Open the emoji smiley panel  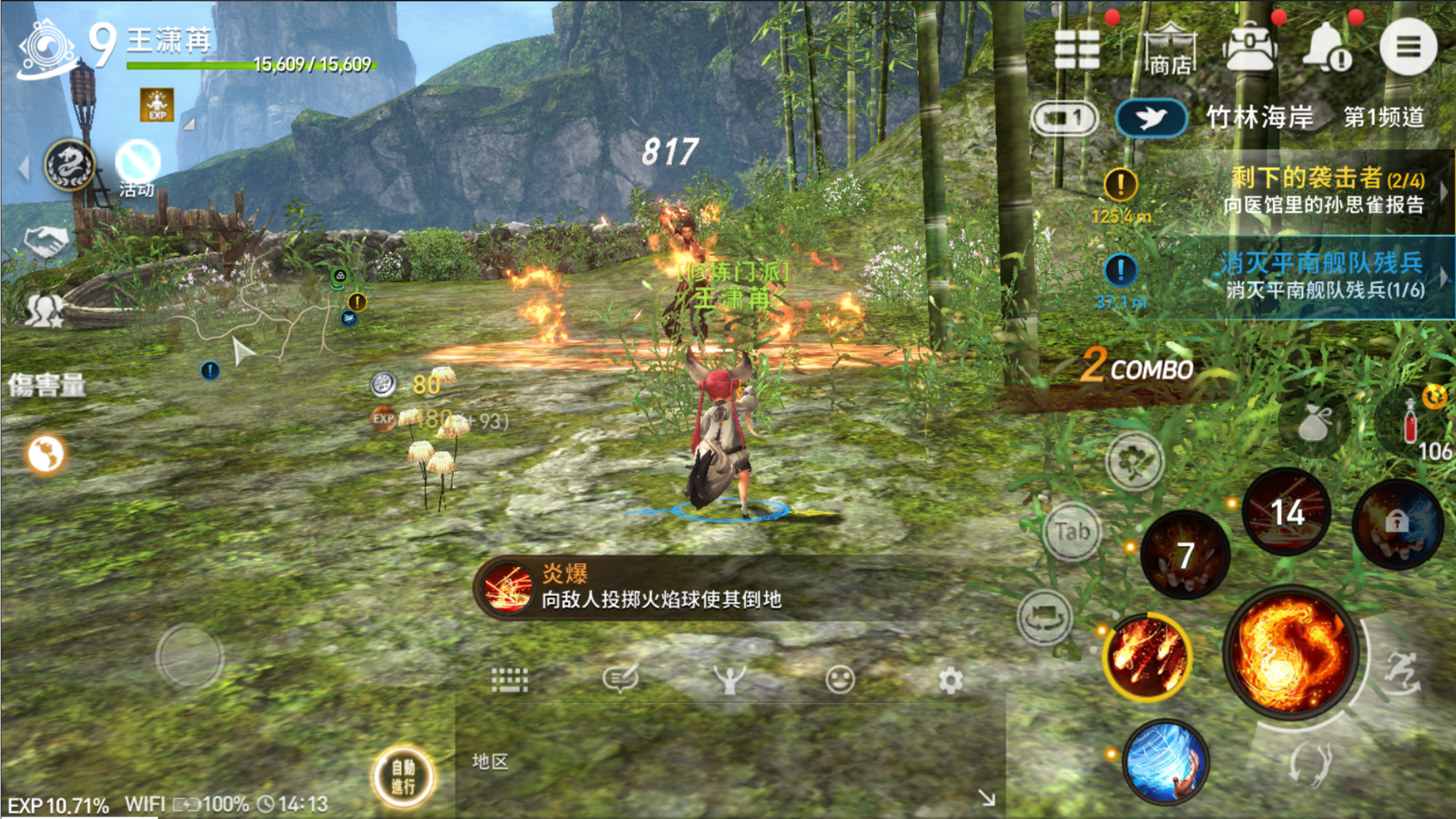click(x=840, y=680)
